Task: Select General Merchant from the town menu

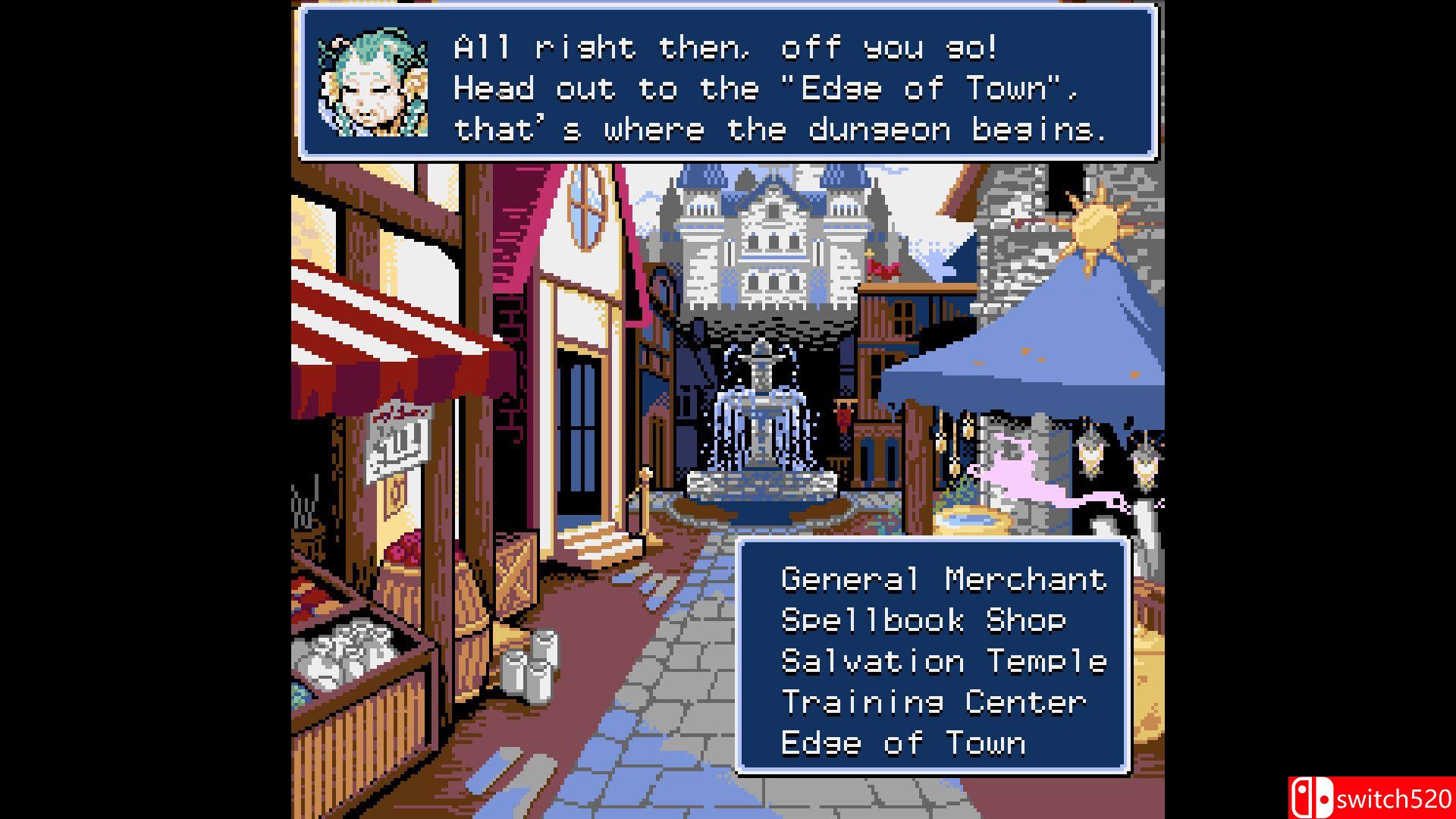Action: pos(943,579)
